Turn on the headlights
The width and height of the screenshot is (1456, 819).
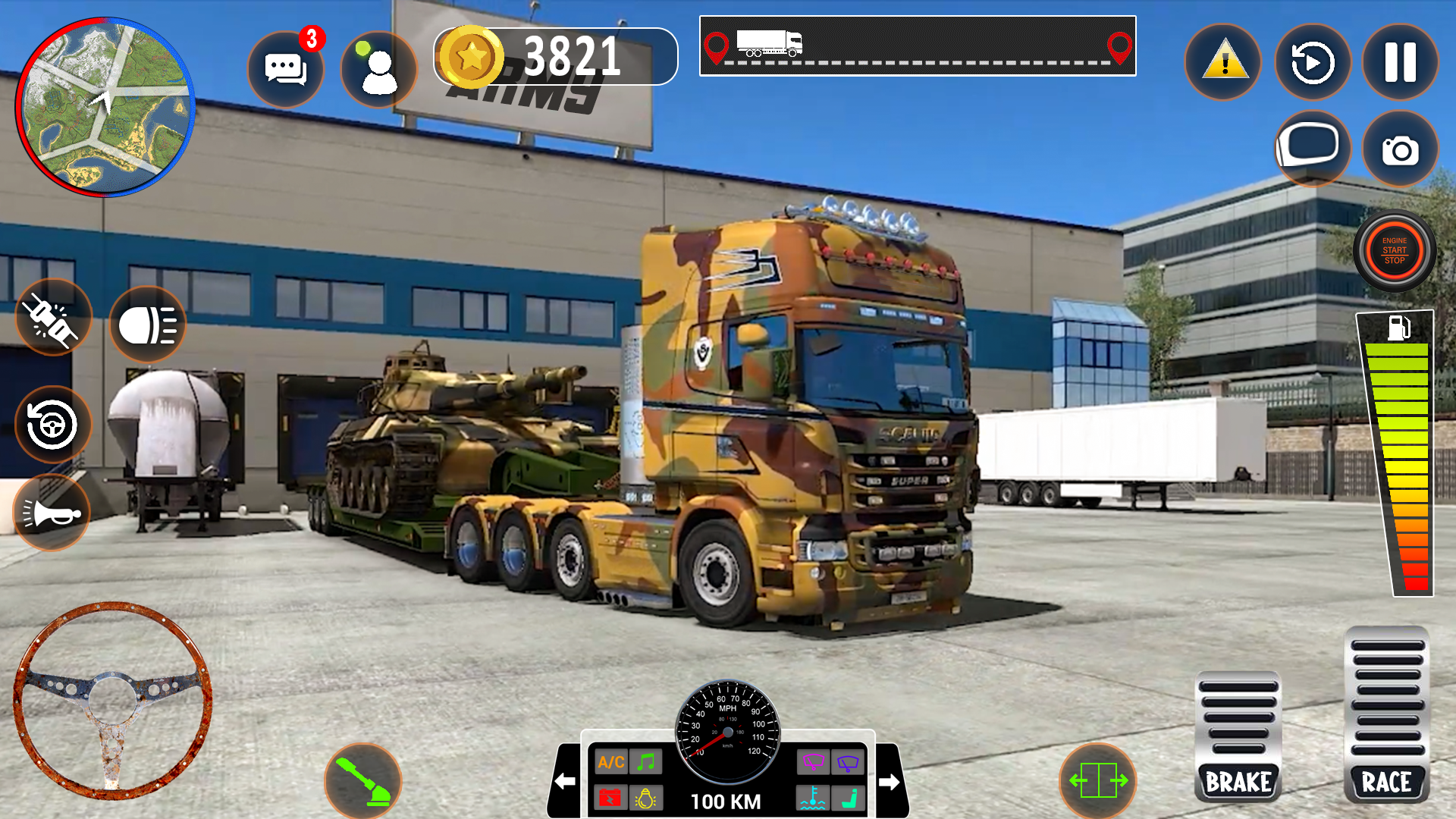click(148, 325)
